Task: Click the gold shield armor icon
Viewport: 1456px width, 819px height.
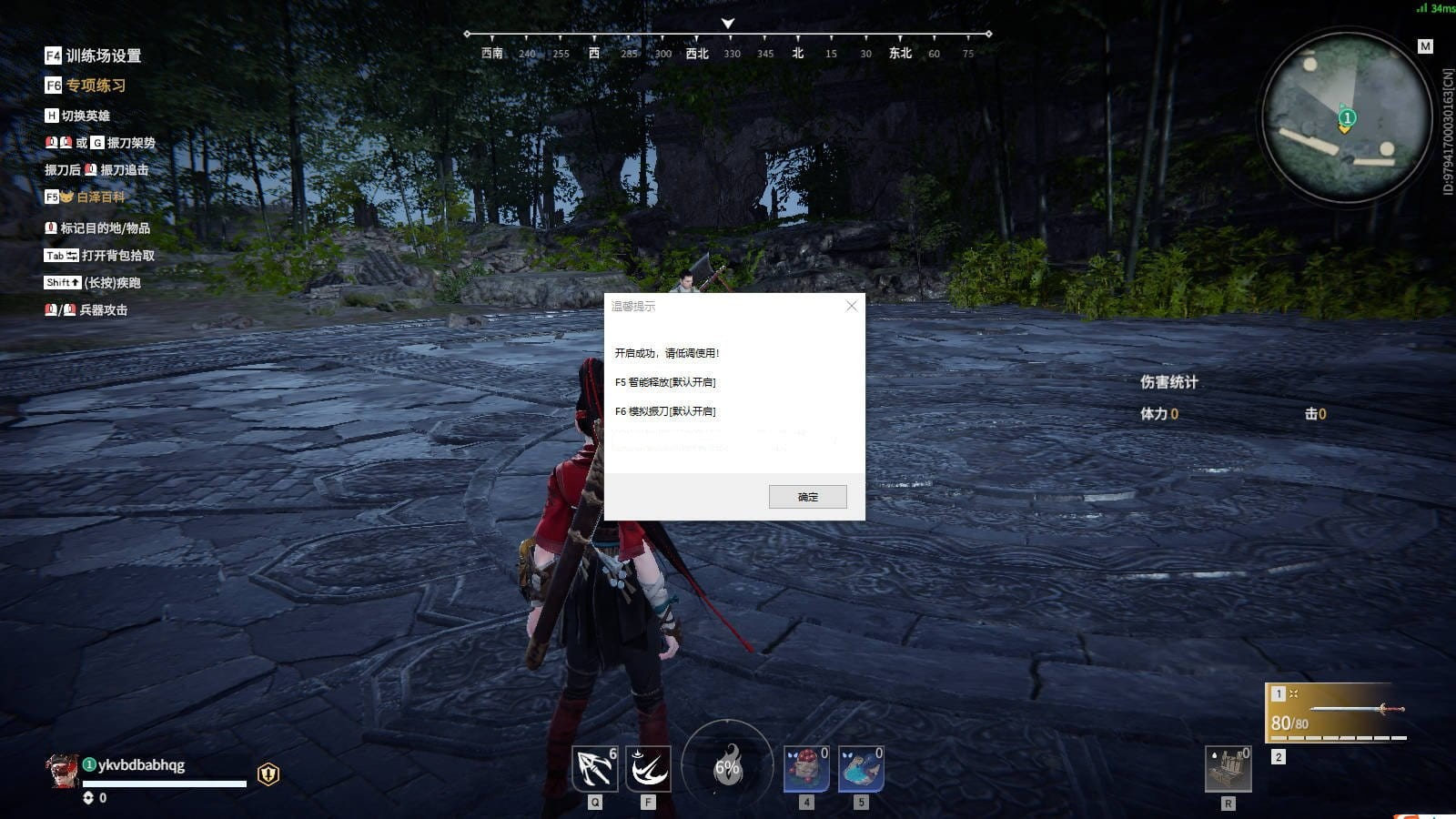Action: pos(268,773)
